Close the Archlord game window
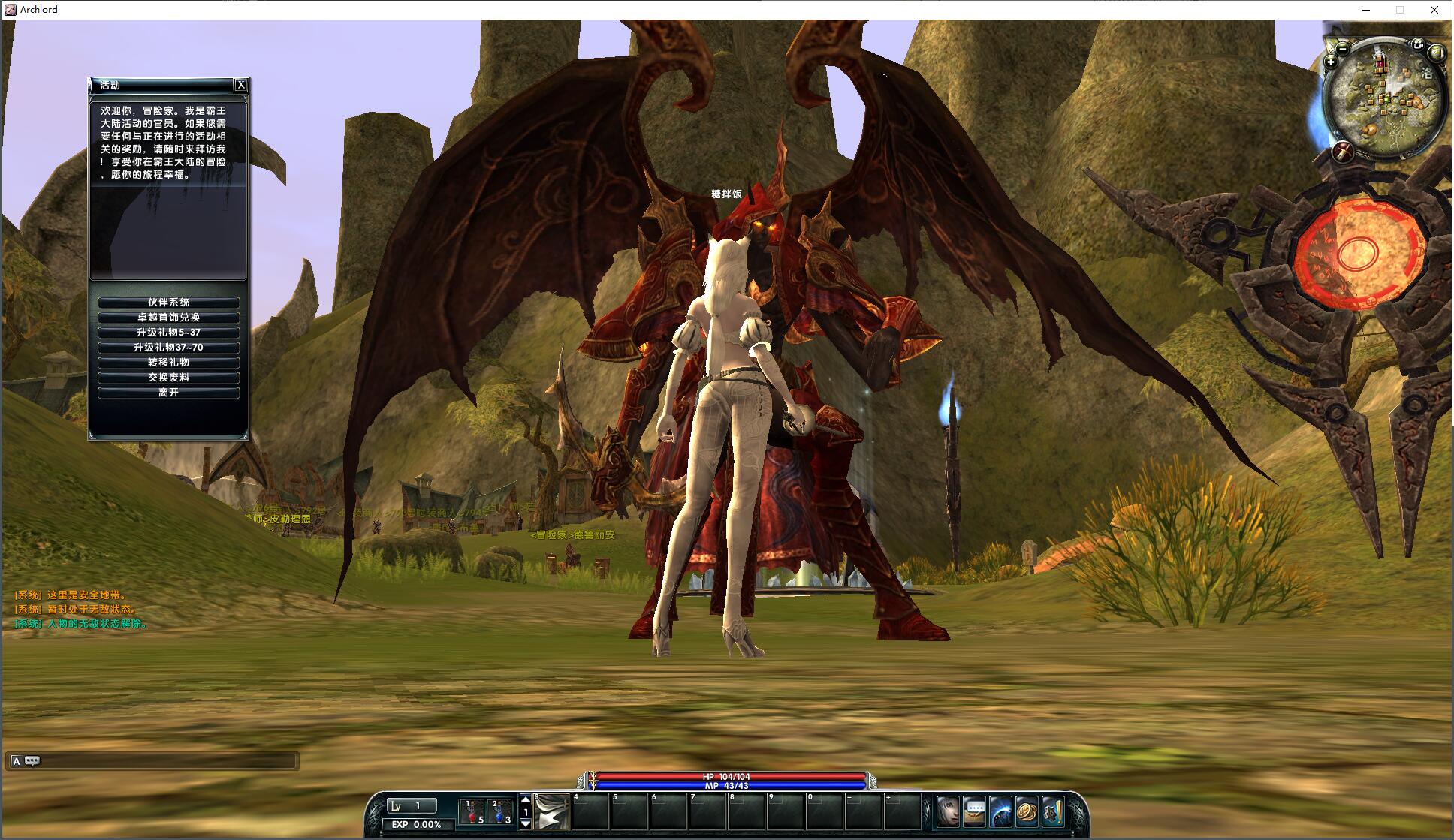The image size is (1454, 840). [1434, 10]
